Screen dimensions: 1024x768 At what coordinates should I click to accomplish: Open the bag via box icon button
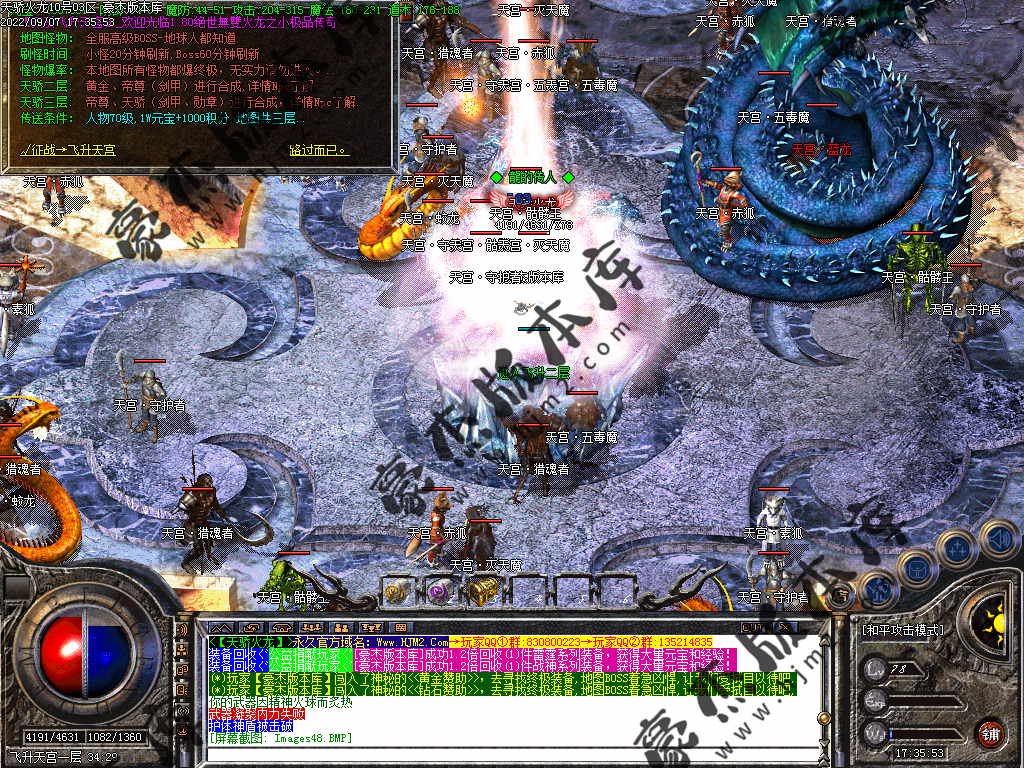(916, 568)
